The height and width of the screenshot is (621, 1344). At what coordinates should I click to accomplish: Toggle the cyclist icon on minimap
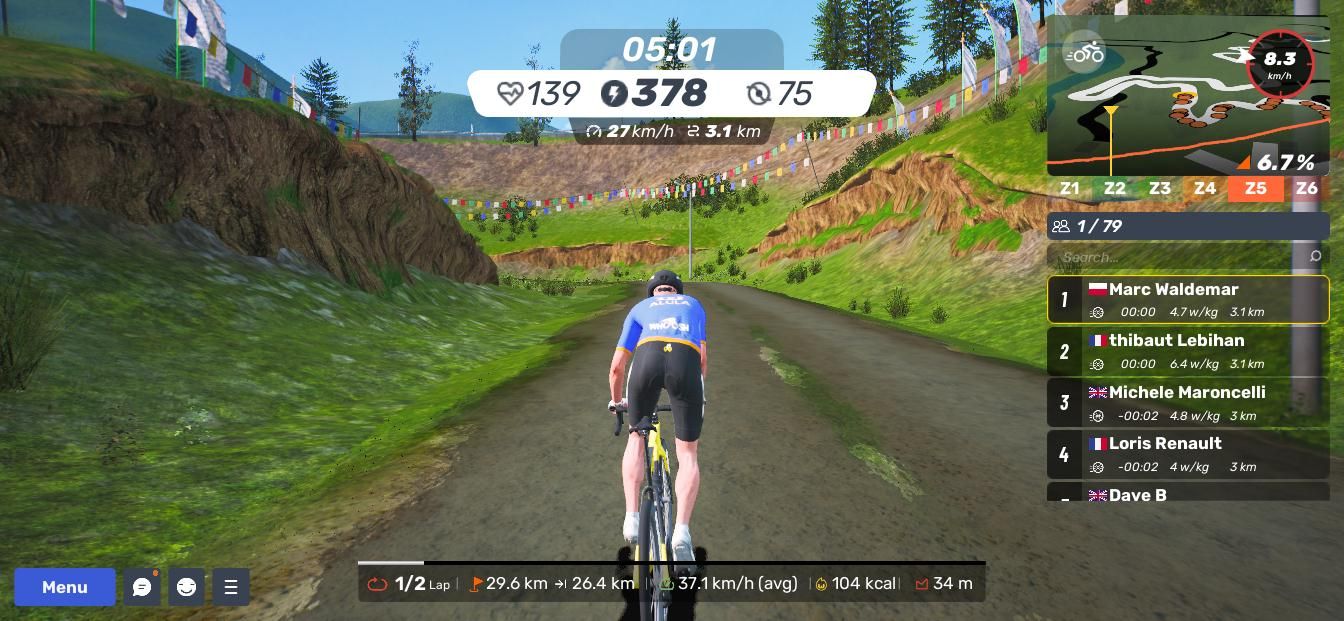click(1084, 53)
